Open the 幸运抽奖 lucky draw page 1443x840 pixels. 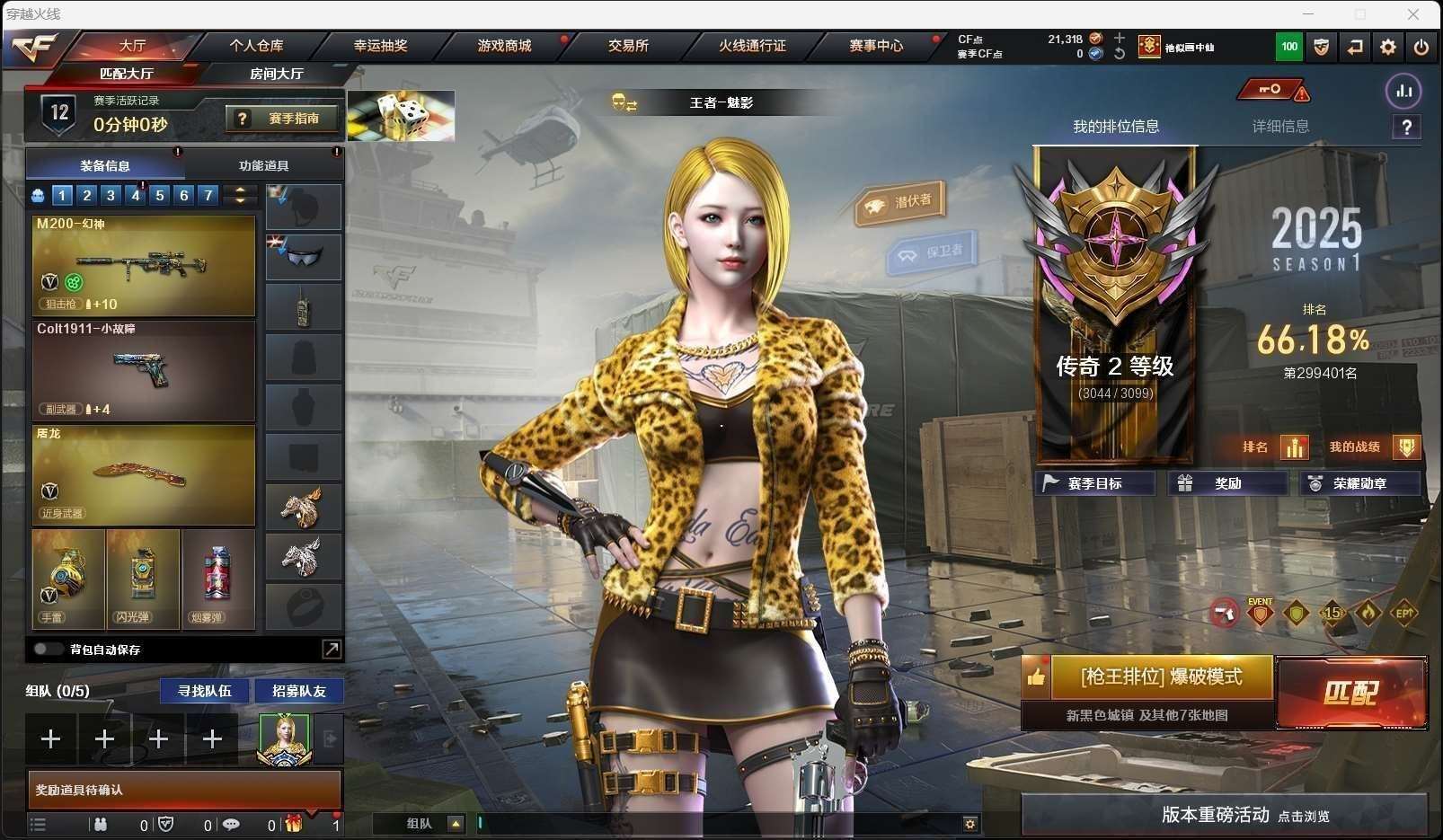(x=380, y=45)
